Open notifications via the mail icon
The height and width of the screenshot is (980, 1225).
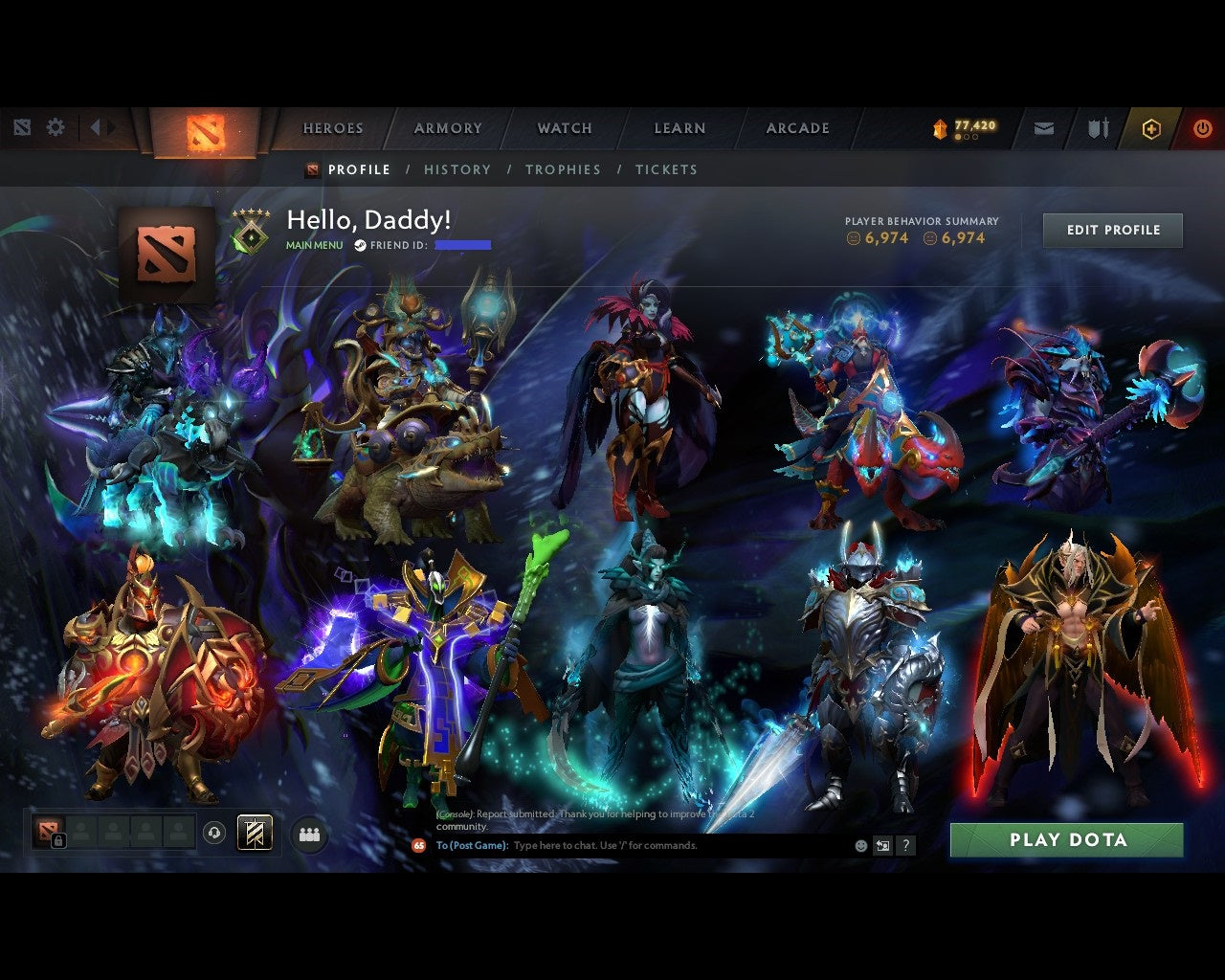(1043, 127)
